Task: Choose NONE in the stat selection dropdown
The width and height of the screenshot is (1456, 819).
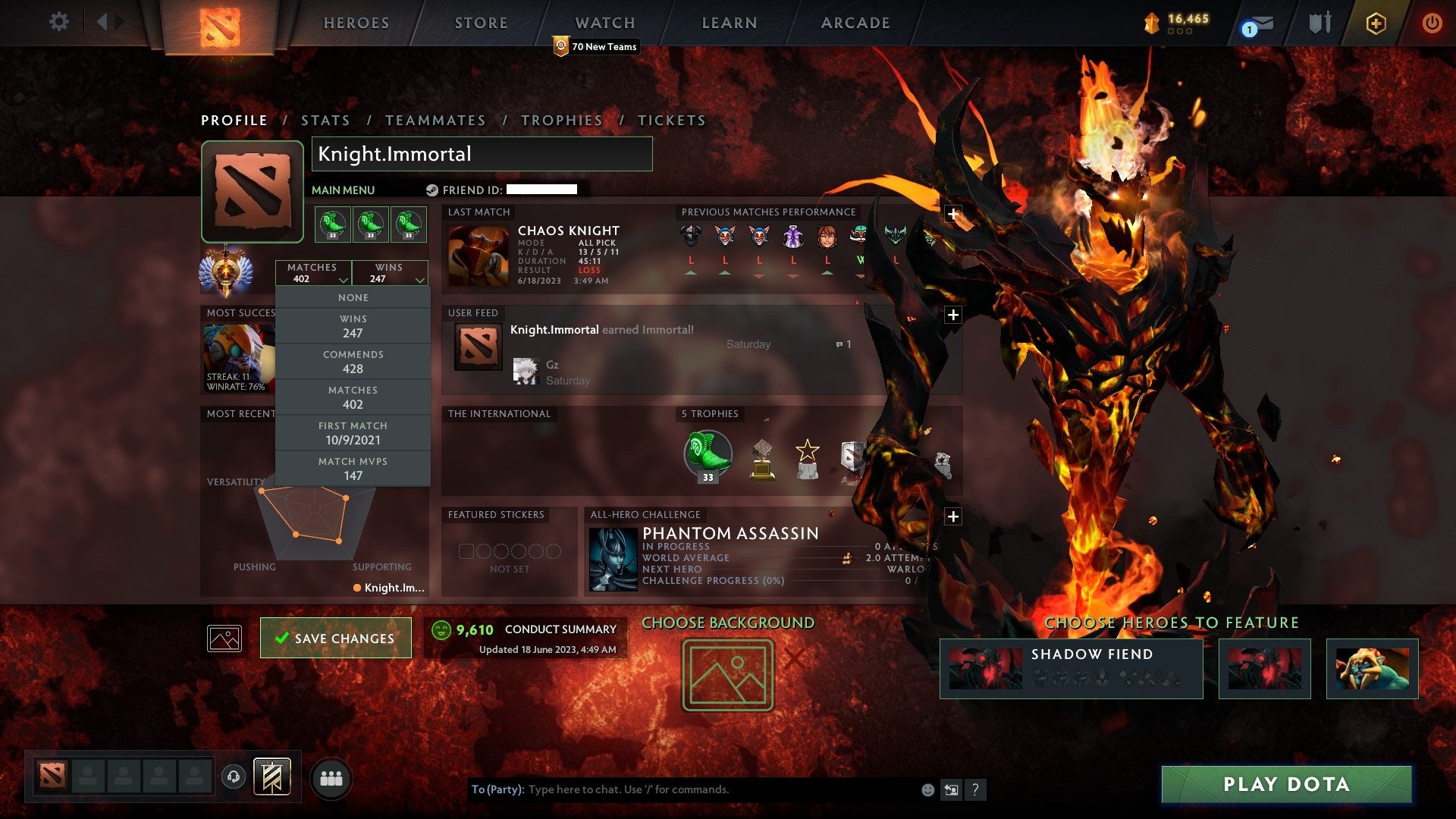Action: point(353,297)
